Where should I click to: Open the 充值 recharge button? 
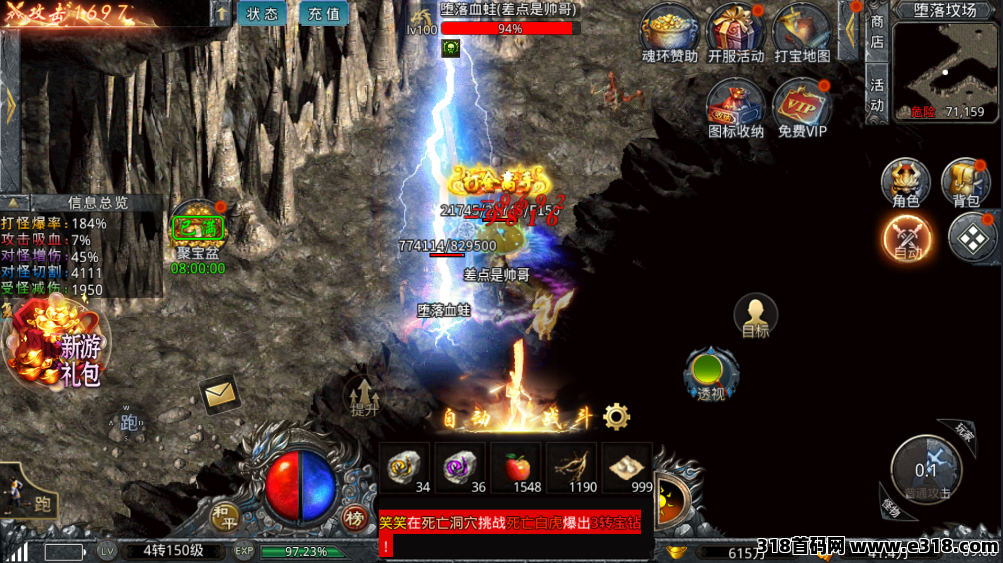coord(323,14)
